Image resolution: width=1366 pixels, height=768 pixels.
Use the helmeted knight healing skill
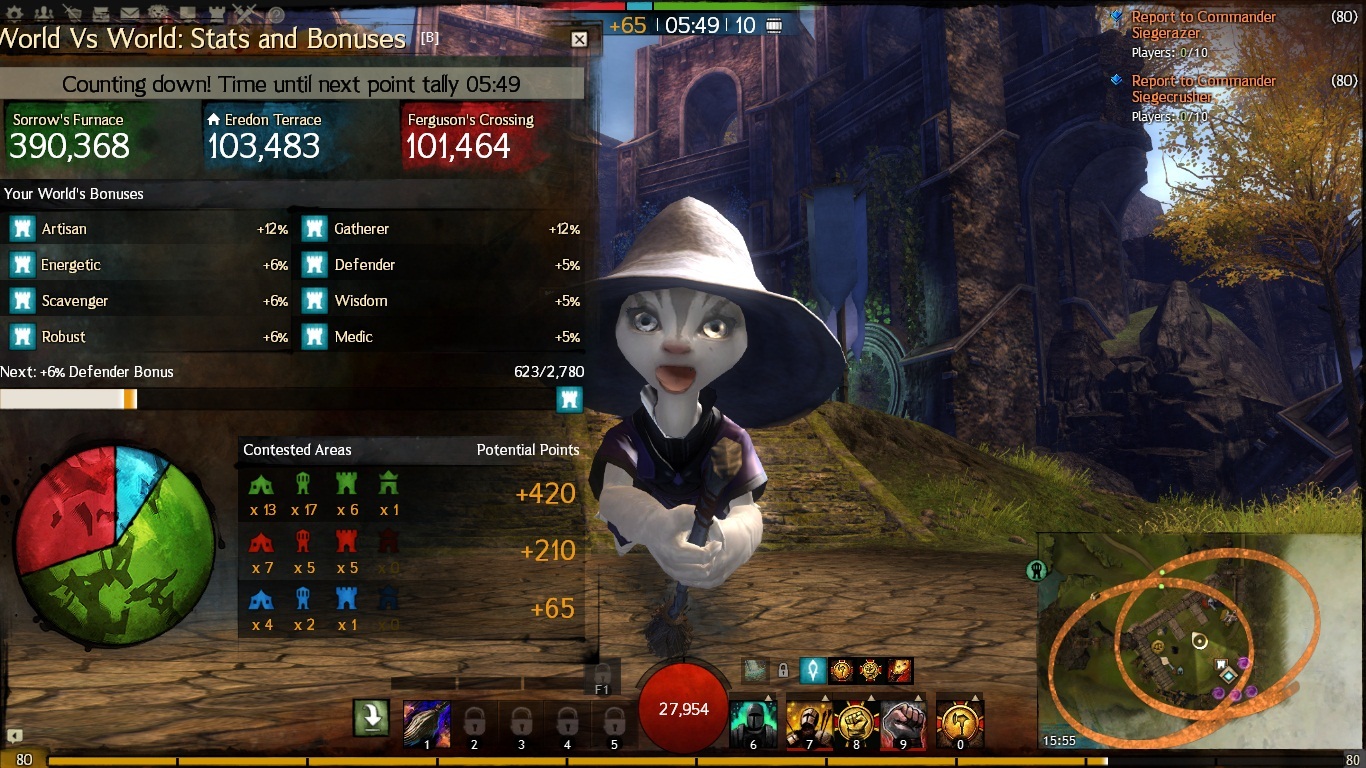tap(754, 724)
